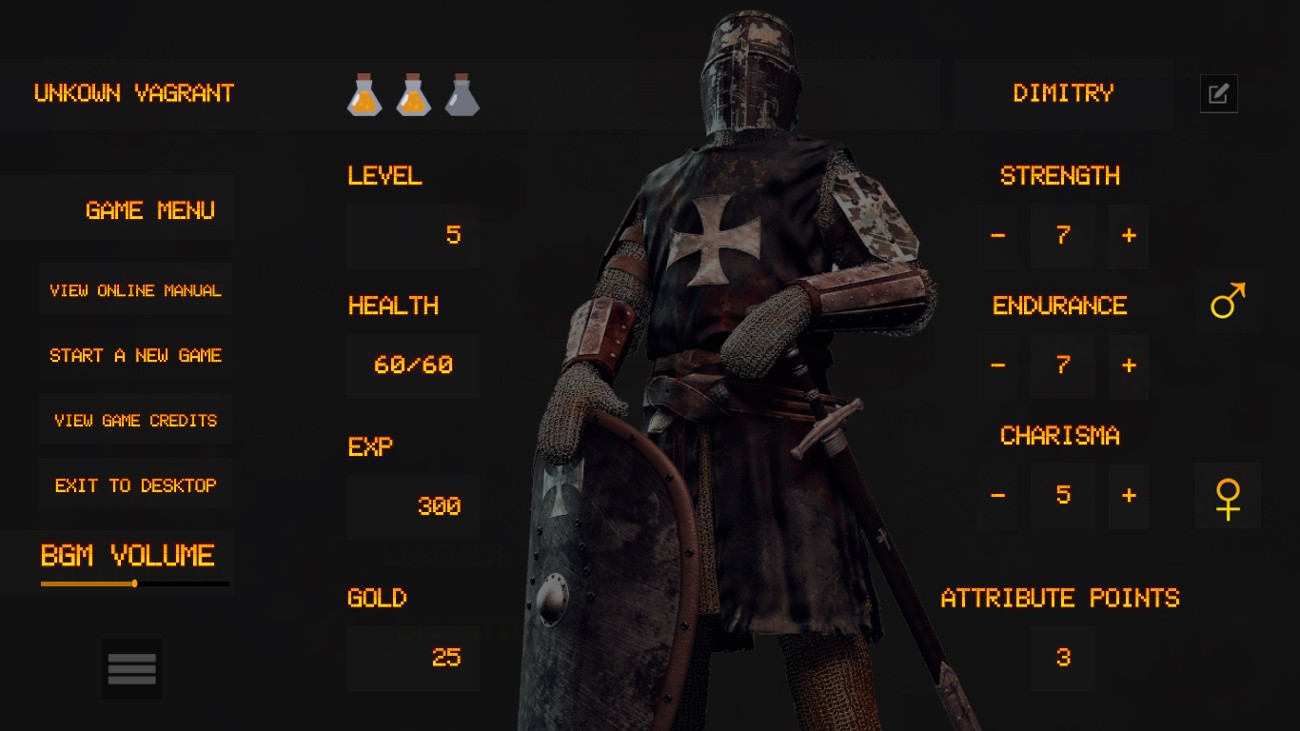Viewport: 1300px width, 731px height.
Task: Open the hamburger menu at bottom left
Action: tap(131, 668)
